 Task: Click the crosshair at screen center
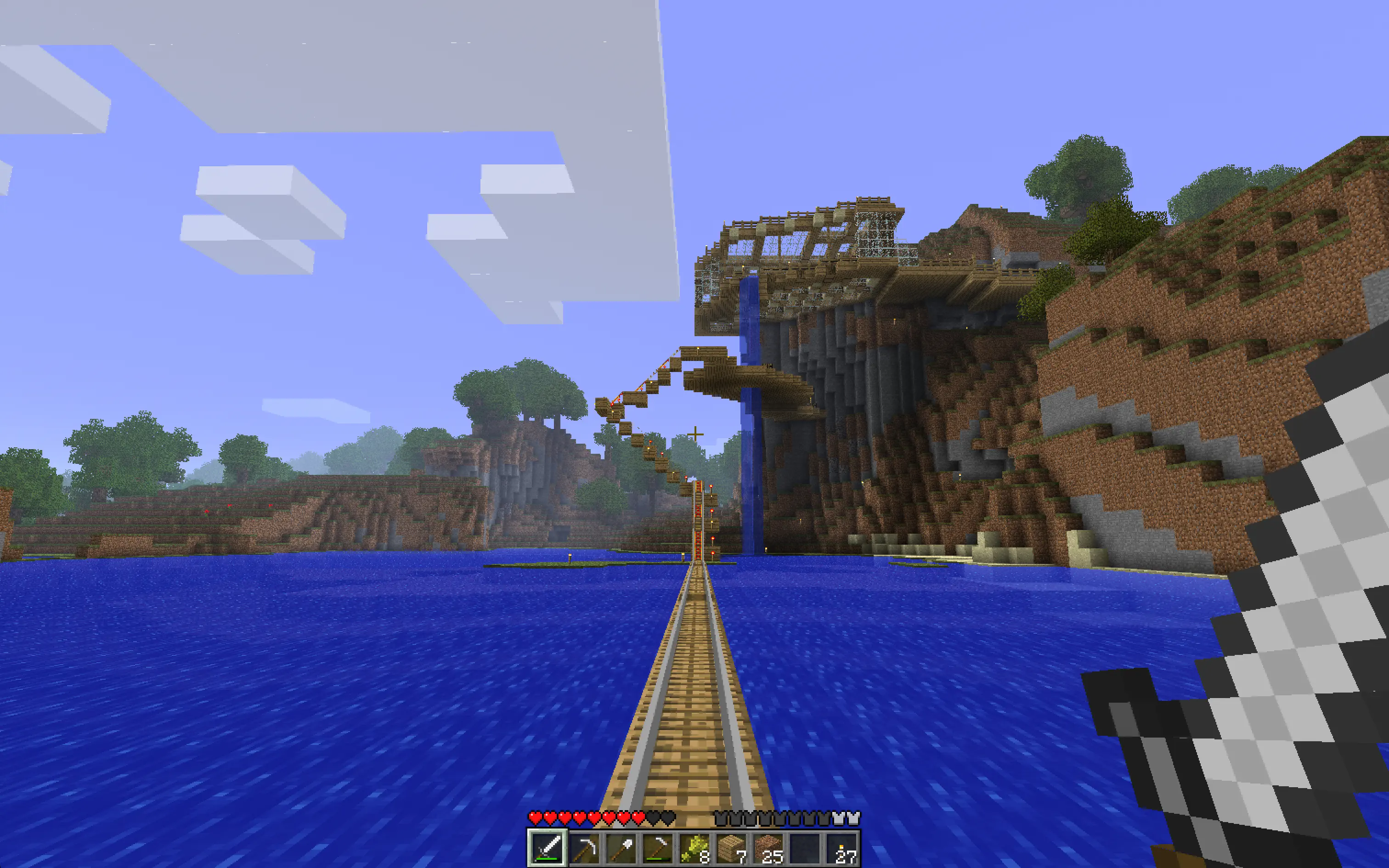tap(694, 434)
